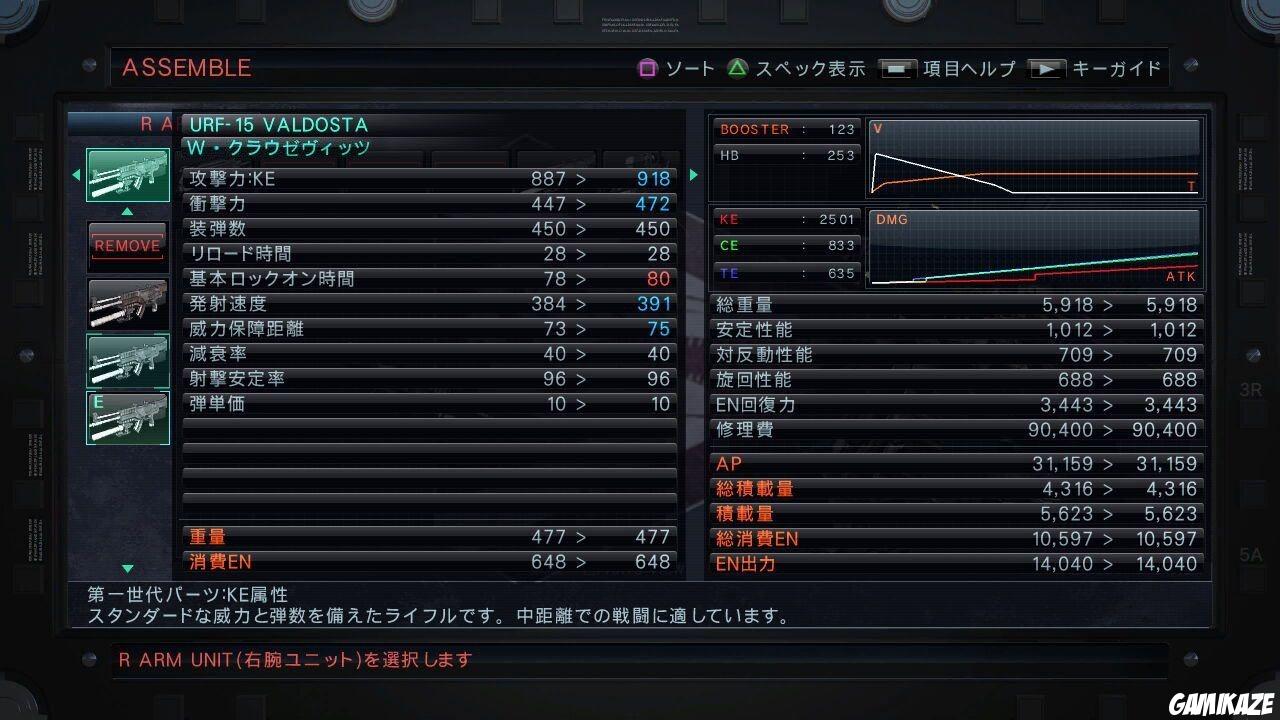This screenshot has width=1280, height=720.
Task: Click the URF-15 VALDOSTA name label
Action: pyautogui.click(x=273, y=126)
